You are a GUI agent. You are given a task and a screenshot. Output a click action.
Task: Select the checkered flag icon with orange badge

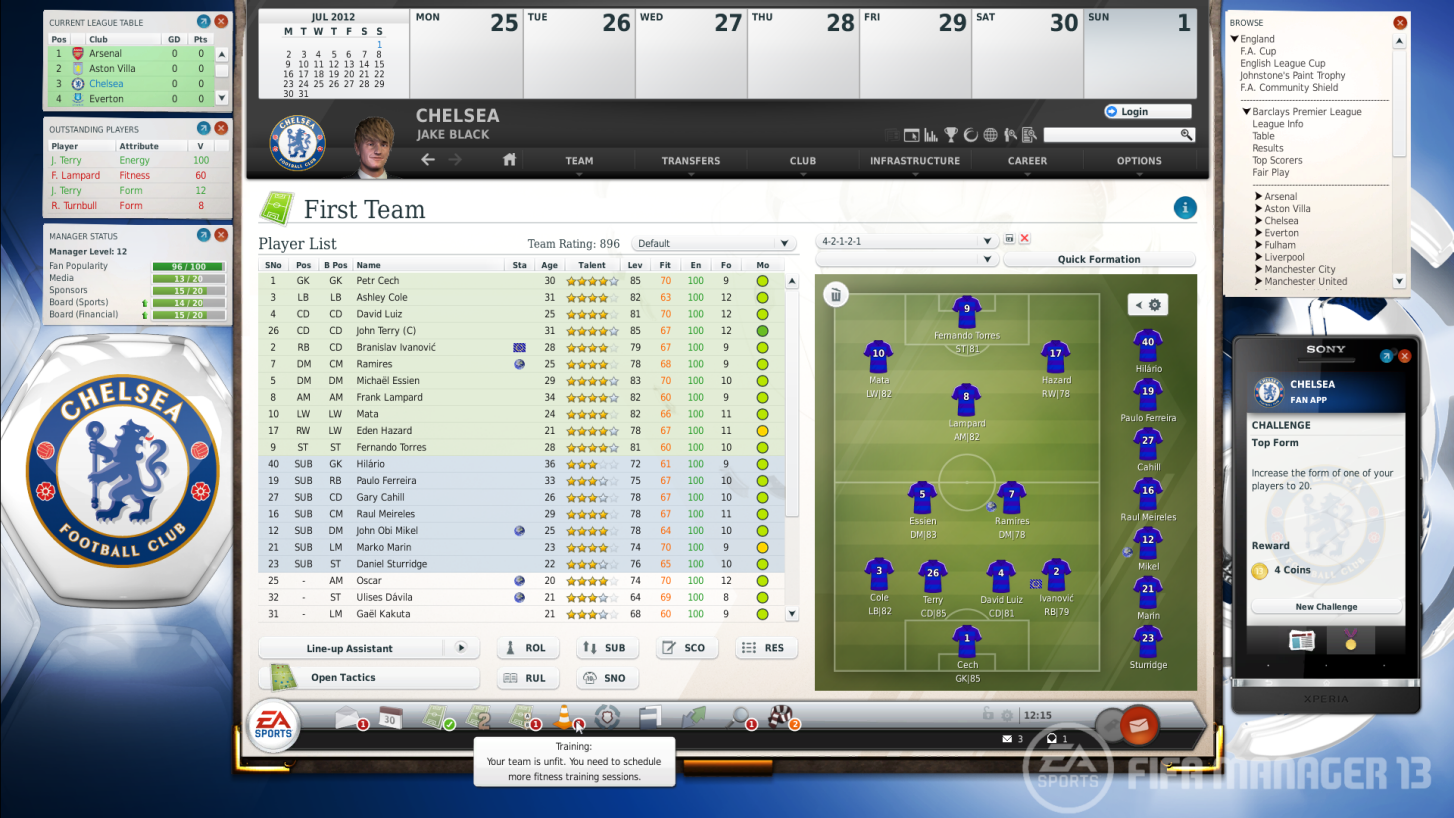(x=781, y=717)
